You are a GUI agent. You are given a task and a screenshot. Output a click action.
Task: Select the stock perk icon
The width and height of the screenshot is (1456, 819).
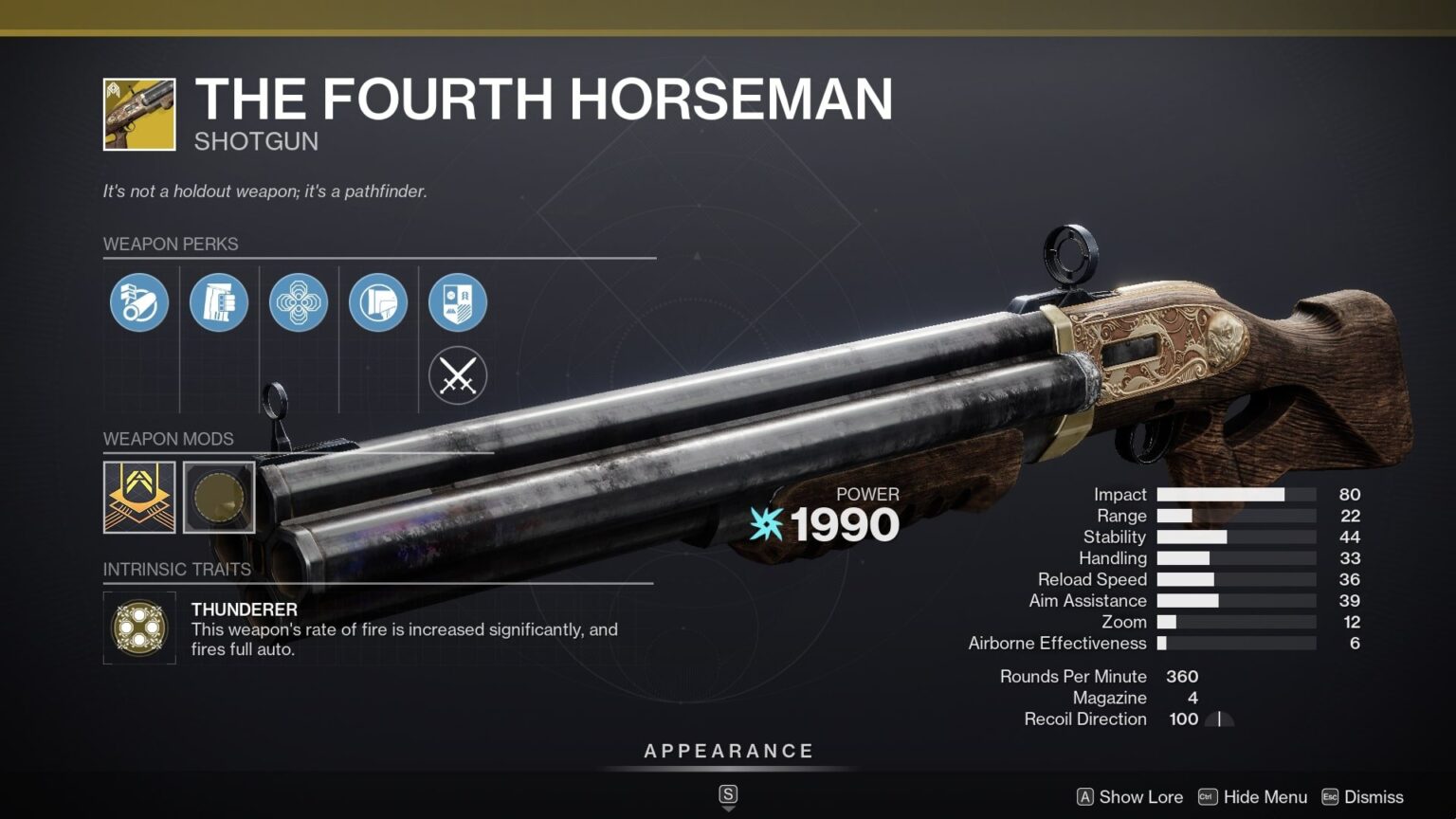pyautogui.click(x=378, y=301)
